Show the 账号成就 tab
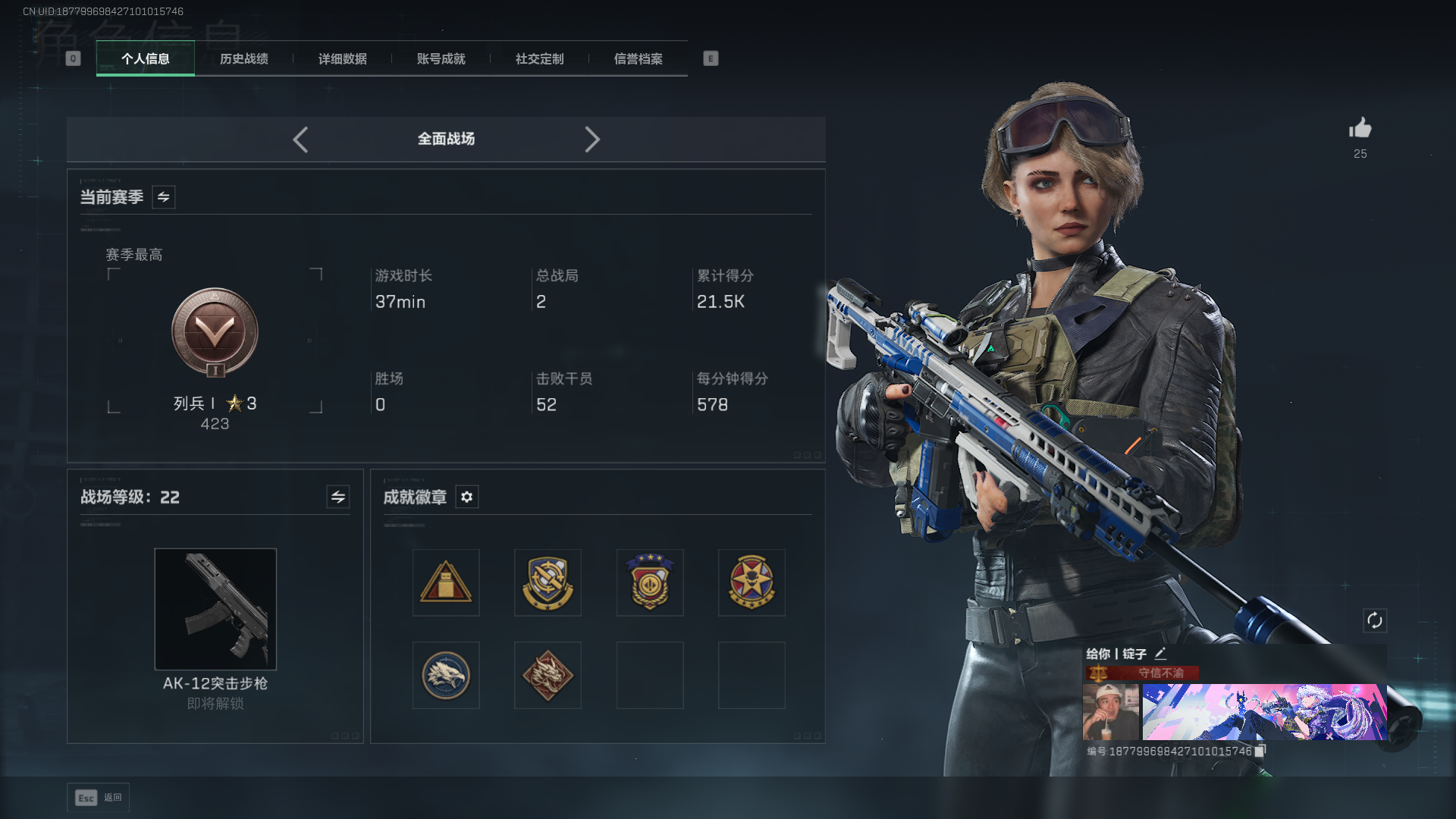 [441, 59]
